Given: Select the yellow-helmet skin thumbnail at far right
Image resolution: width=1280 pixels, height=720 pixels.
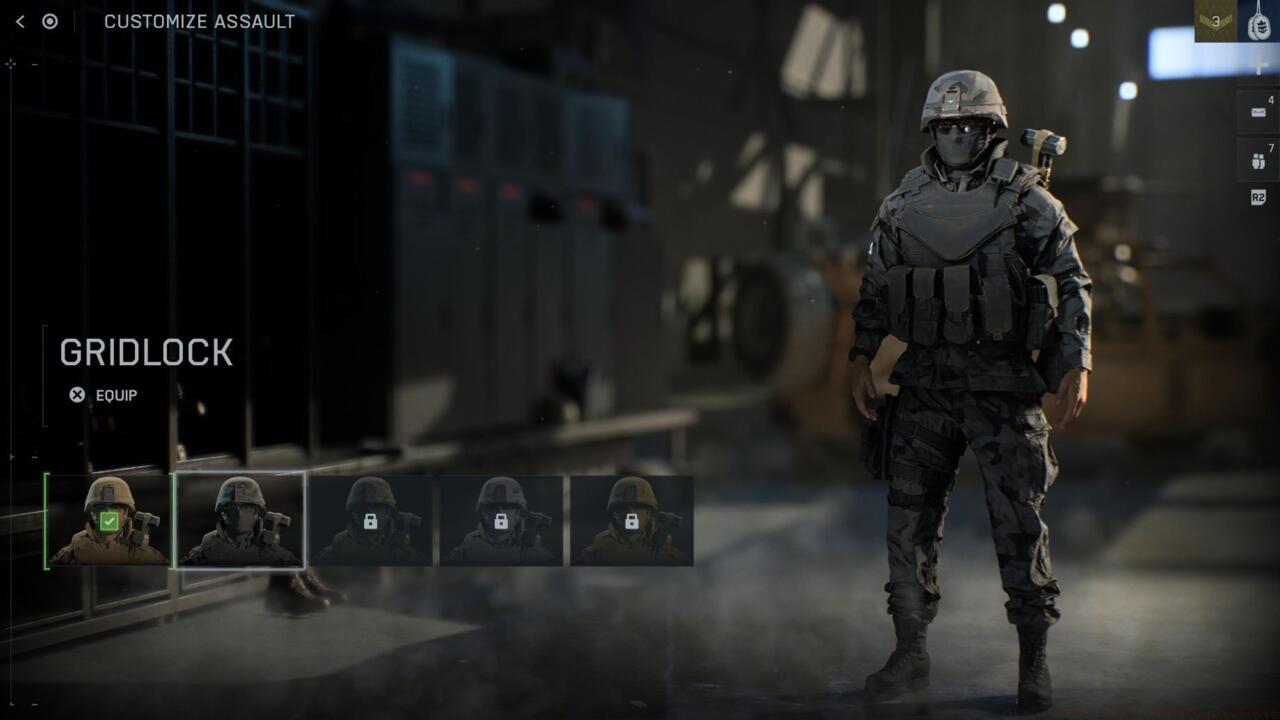Looking at the screenshot, I should point(631,521).
